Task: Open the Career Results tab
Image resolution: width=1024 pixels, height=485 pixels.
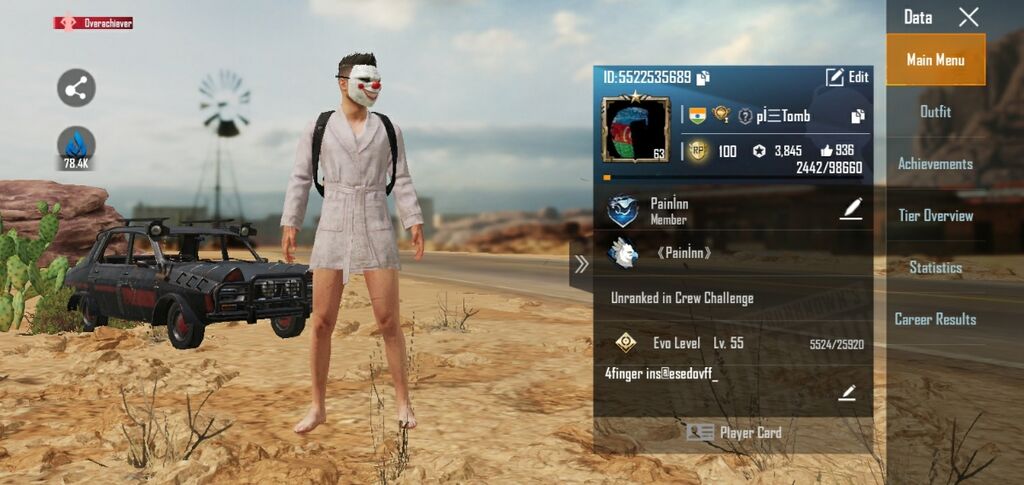Action: 935,320
